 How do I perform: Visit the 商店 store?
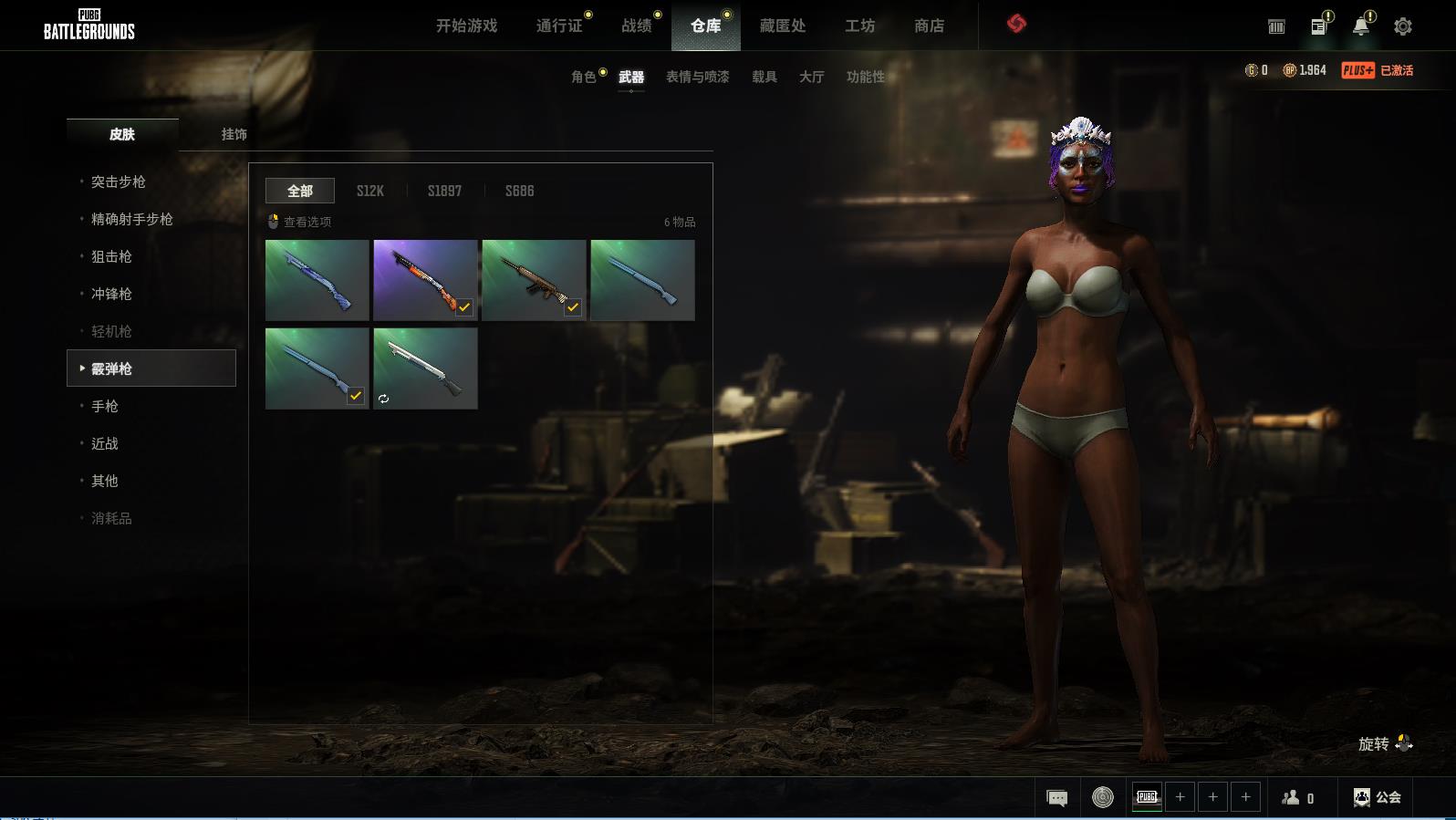(x=929, y=26)
